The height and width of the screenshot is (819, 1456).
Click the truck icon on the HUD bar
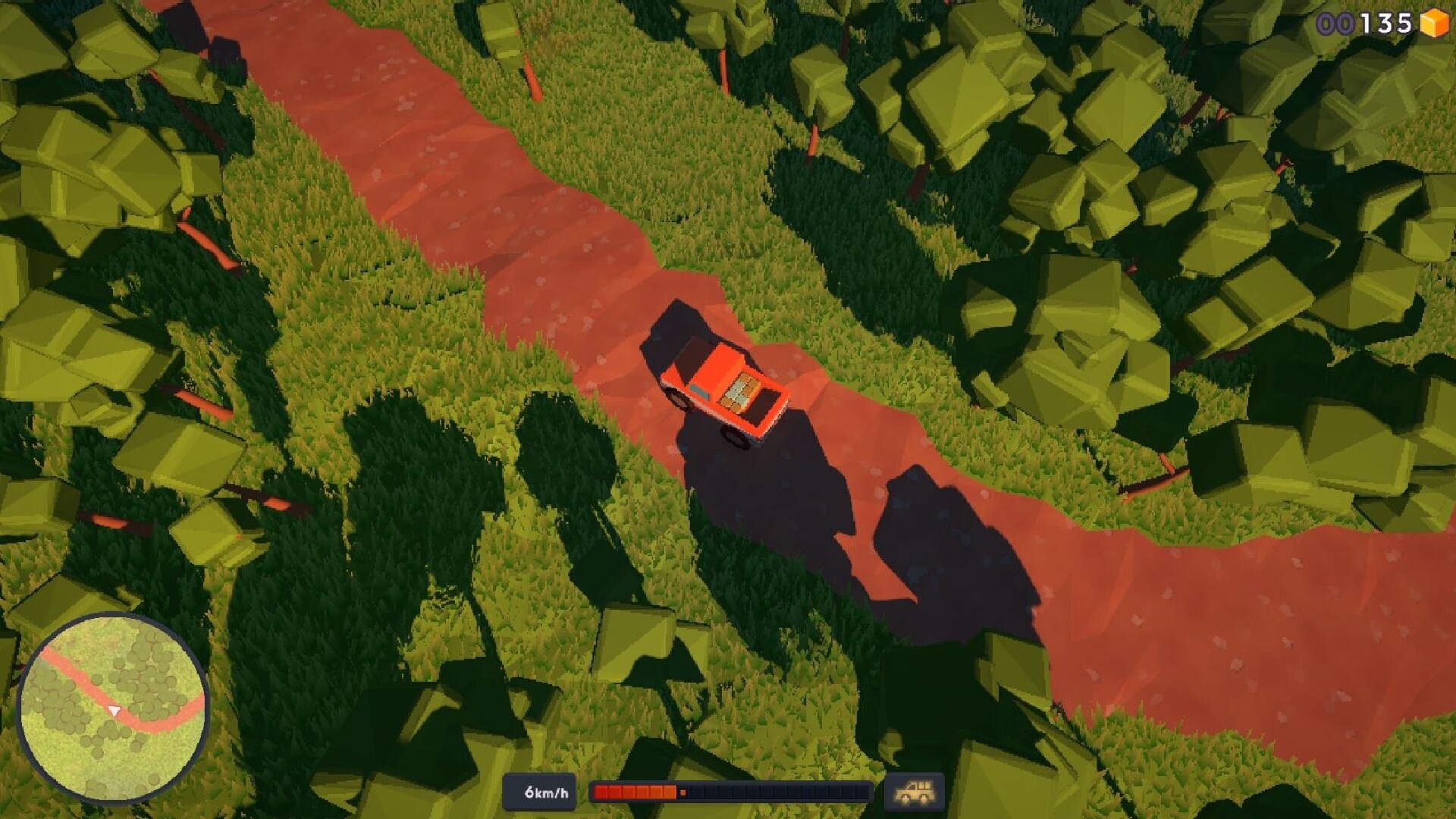click(x=914, y=790)
